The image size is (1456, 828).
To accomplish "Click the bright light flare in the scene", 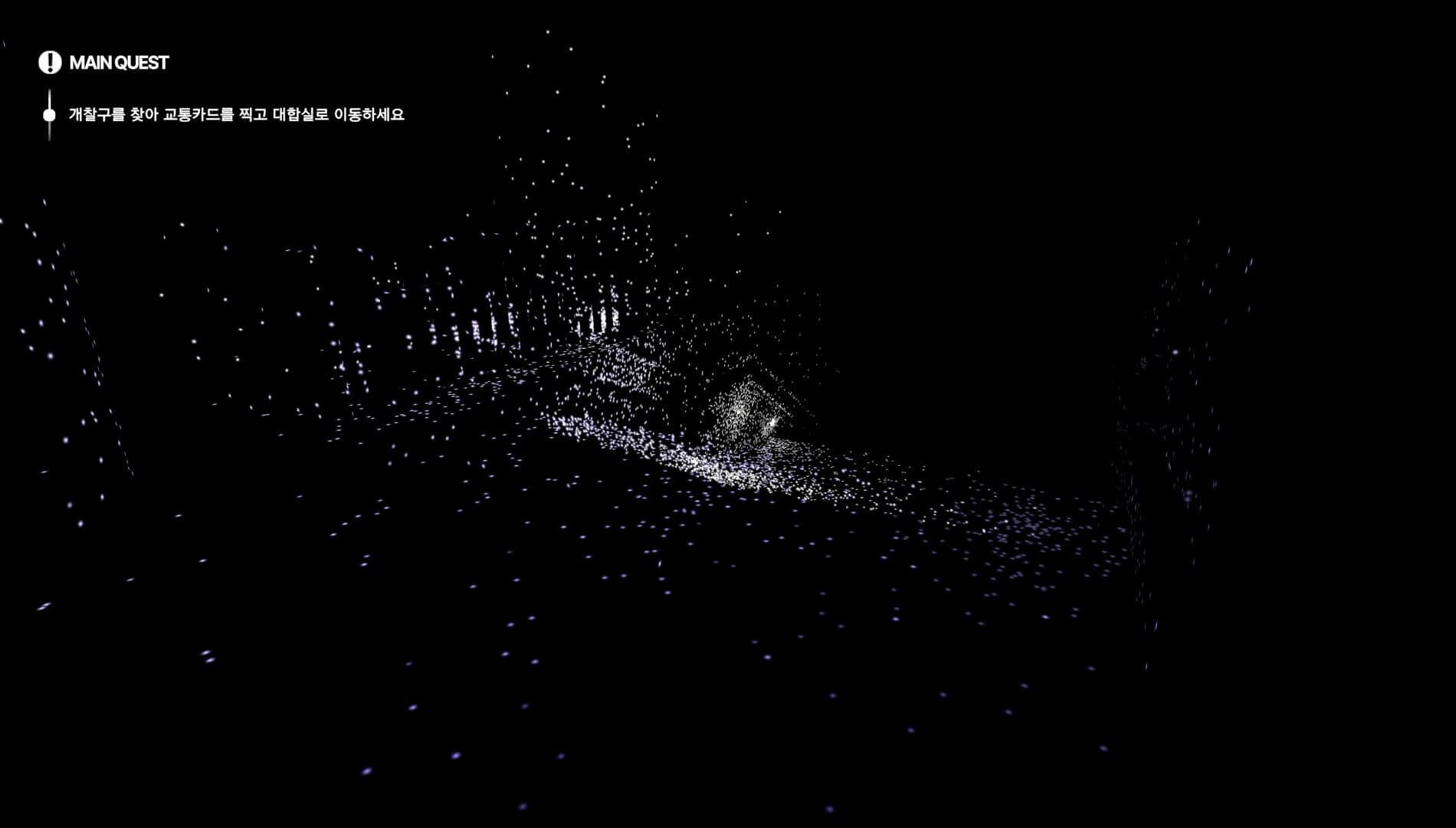I will (x=772, y=422).
